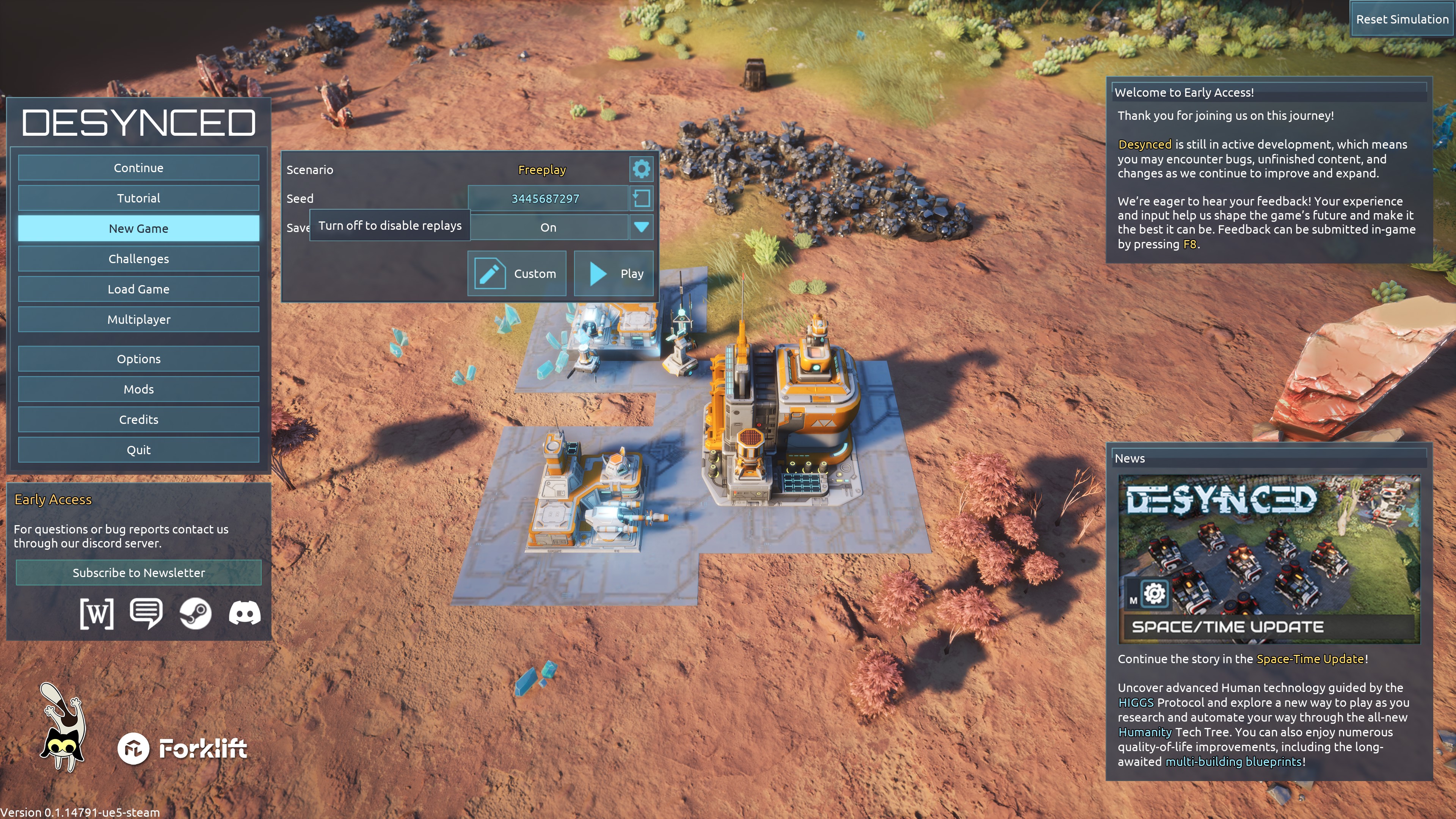Open Custom game setup

coord(516,273)
